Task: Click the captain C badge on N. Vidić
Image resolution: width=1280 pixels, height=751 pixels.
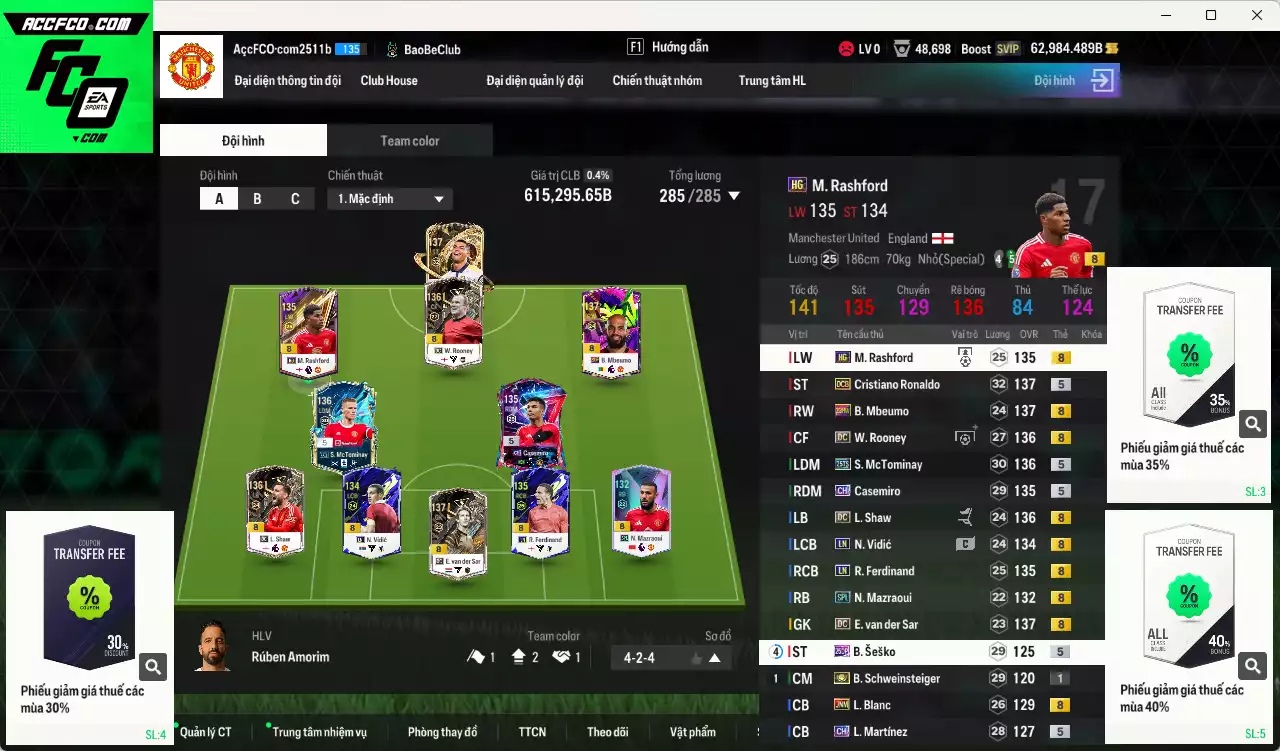Action: pyautogui.click(x=964, y=543)
